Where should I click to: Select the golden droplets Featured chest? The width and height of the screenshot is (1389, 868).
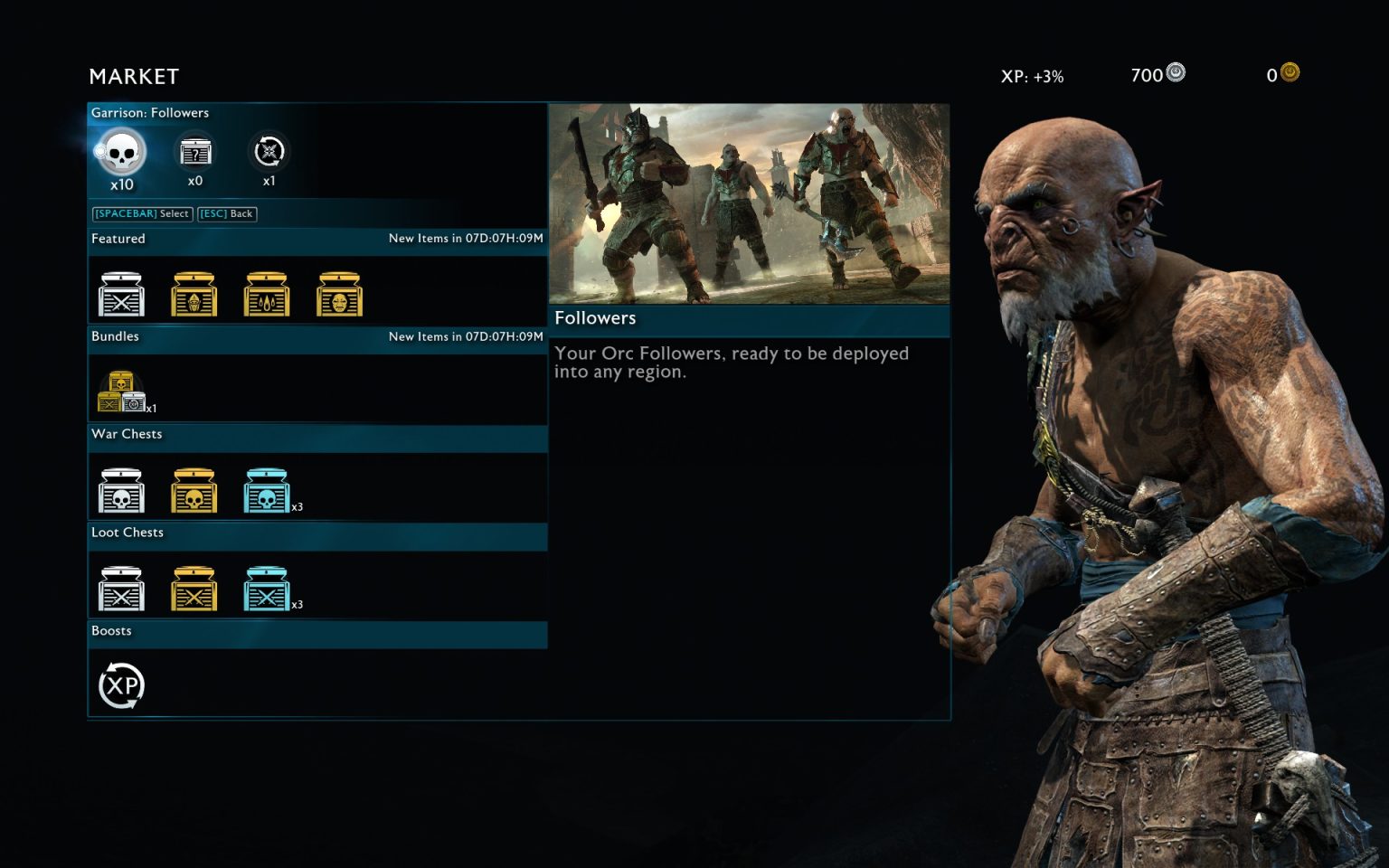[x=267, y=292]
